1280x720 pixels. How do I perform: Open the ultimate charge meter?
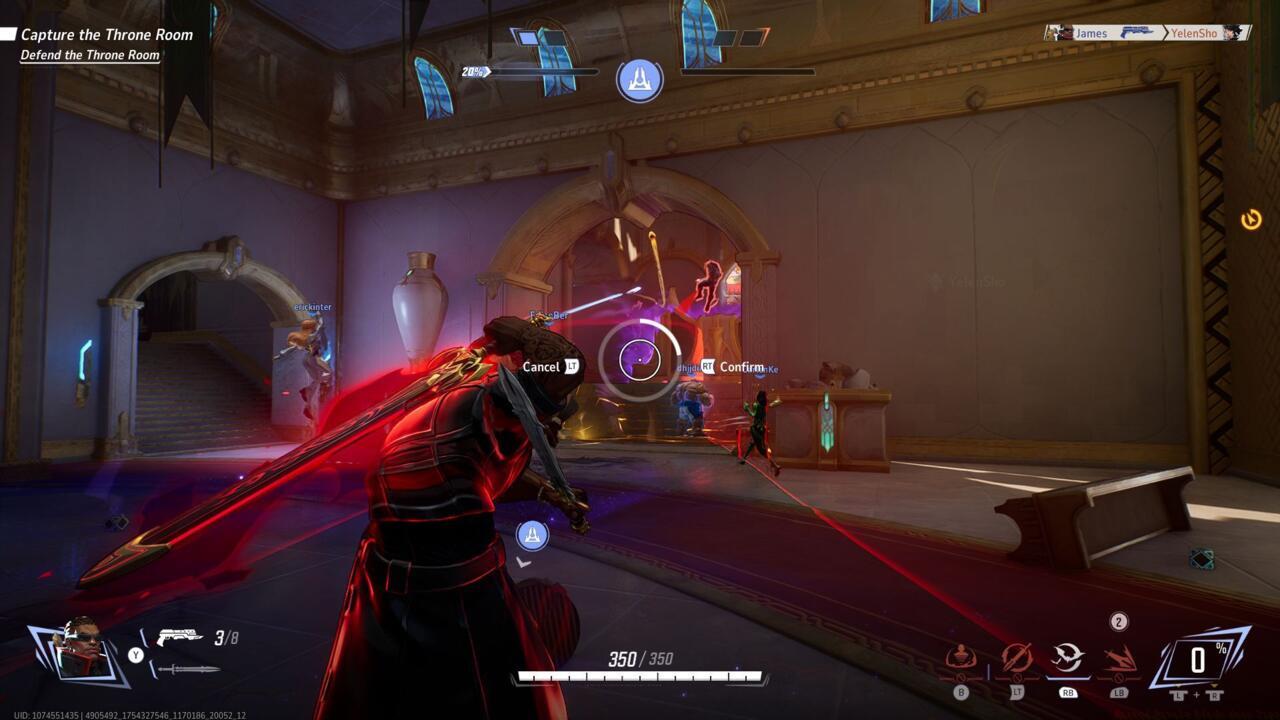1197,660
